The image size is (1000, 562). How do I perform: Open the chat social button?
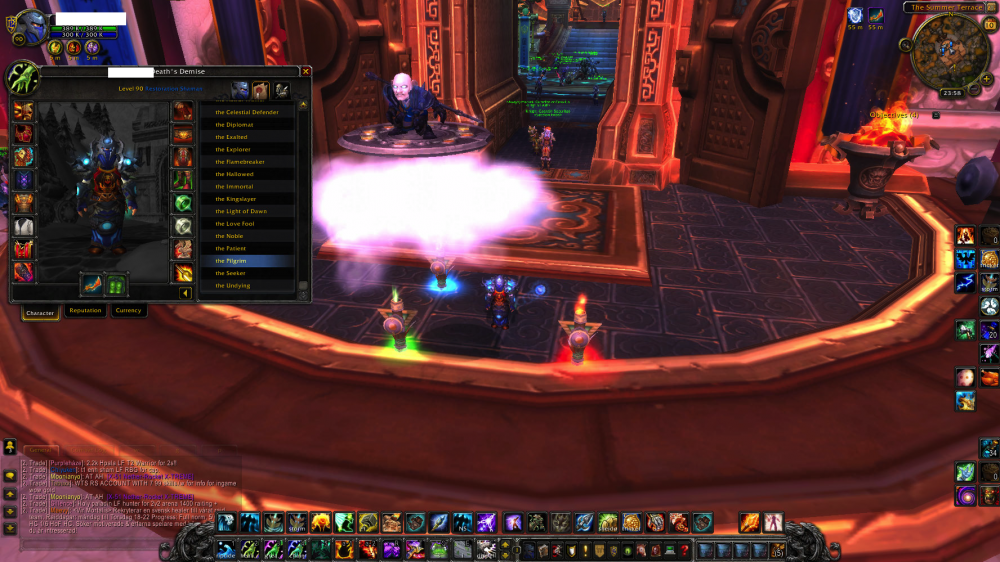coord(9,447)
